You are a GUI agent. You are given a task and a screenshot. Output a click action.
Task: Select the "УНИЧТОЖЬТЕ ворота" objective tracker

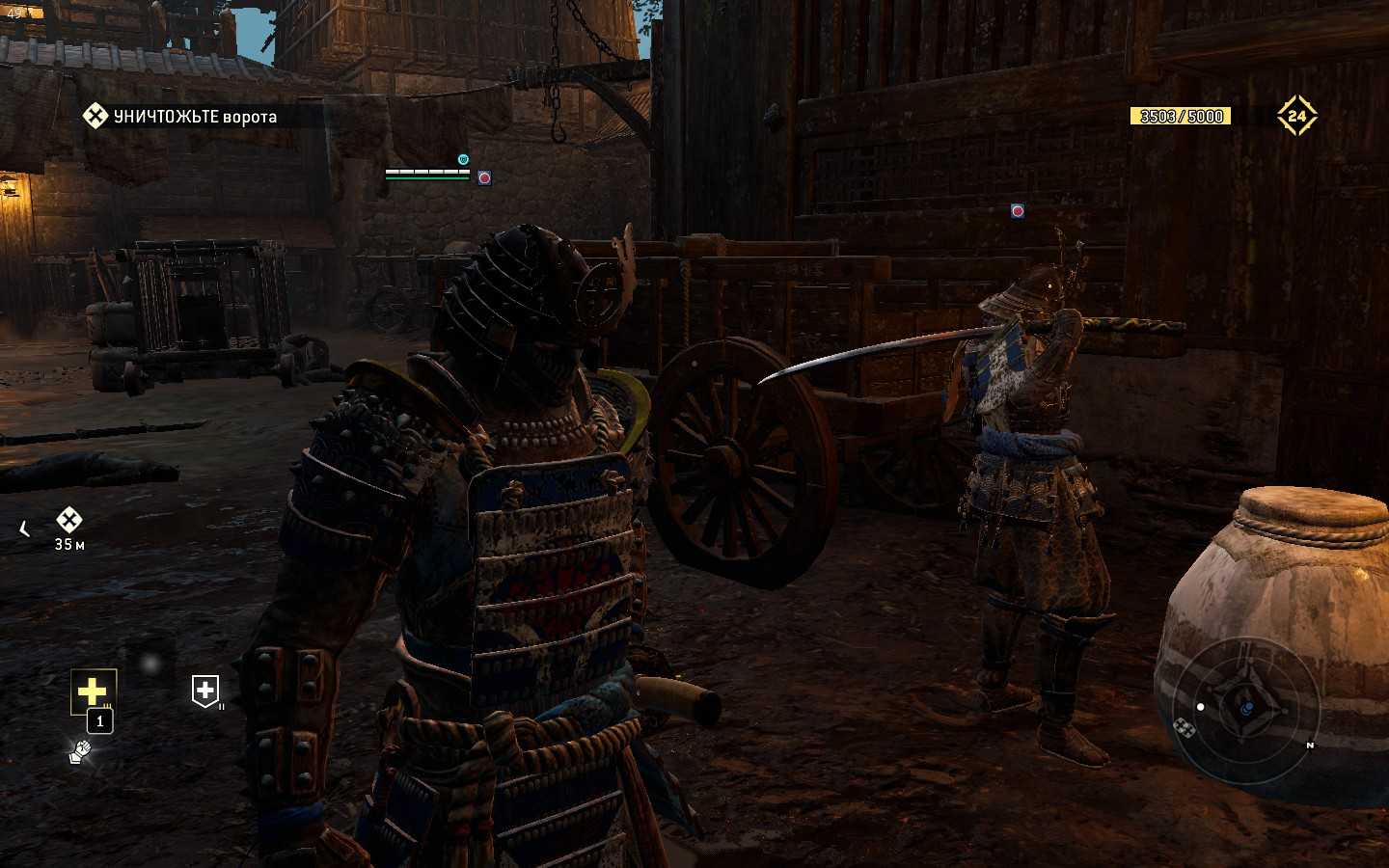pyautogui.click(x=183, y=117)
